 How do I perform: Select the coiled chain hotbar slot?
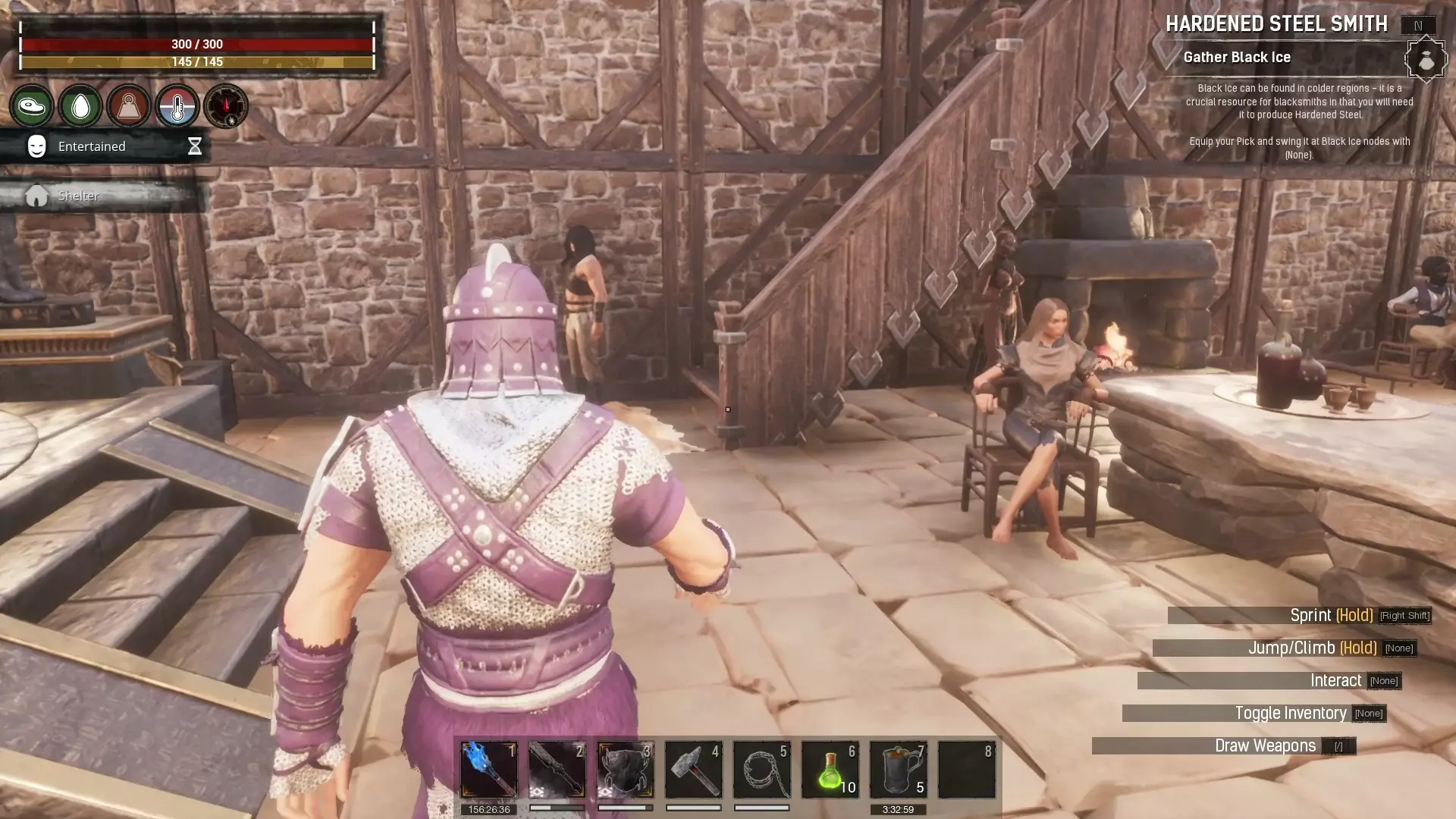coord(762,770)
